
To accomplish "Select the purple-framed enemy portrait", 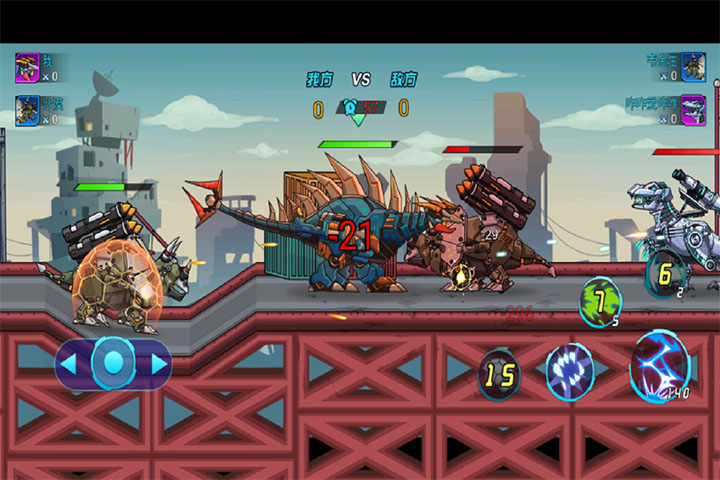I will 692,109.
